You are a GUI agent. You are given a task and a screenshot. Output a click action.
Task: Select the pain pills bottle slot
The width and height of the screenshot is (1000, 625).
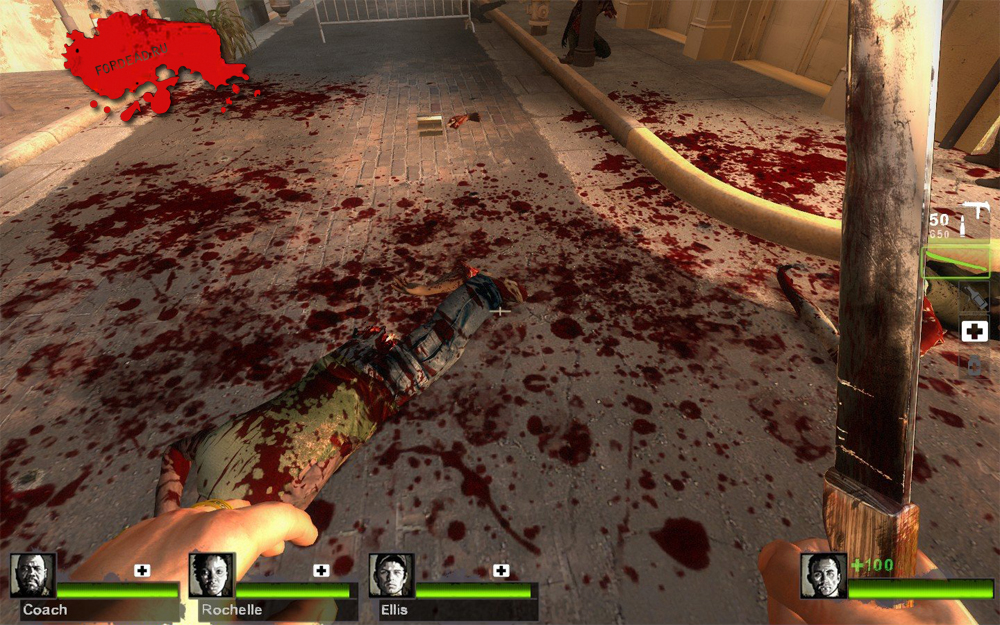point(974,365)
